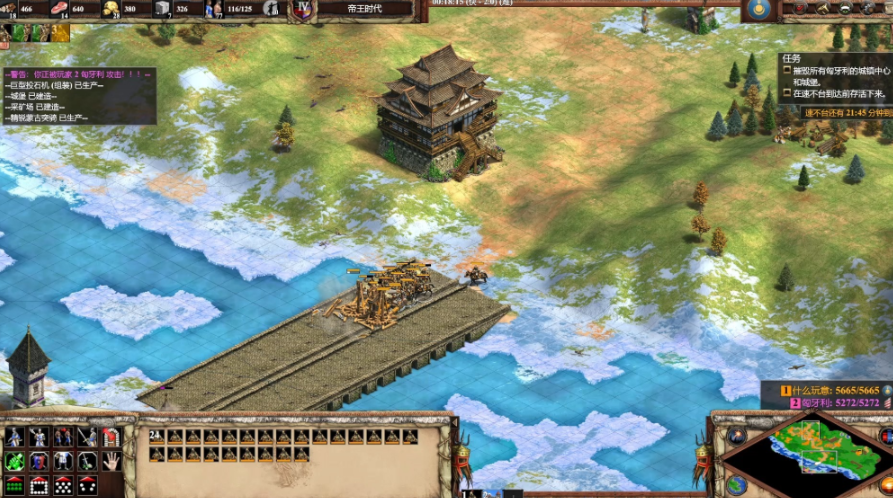Choose the flank formation icon
893x498 pixels.
point(87,485)
